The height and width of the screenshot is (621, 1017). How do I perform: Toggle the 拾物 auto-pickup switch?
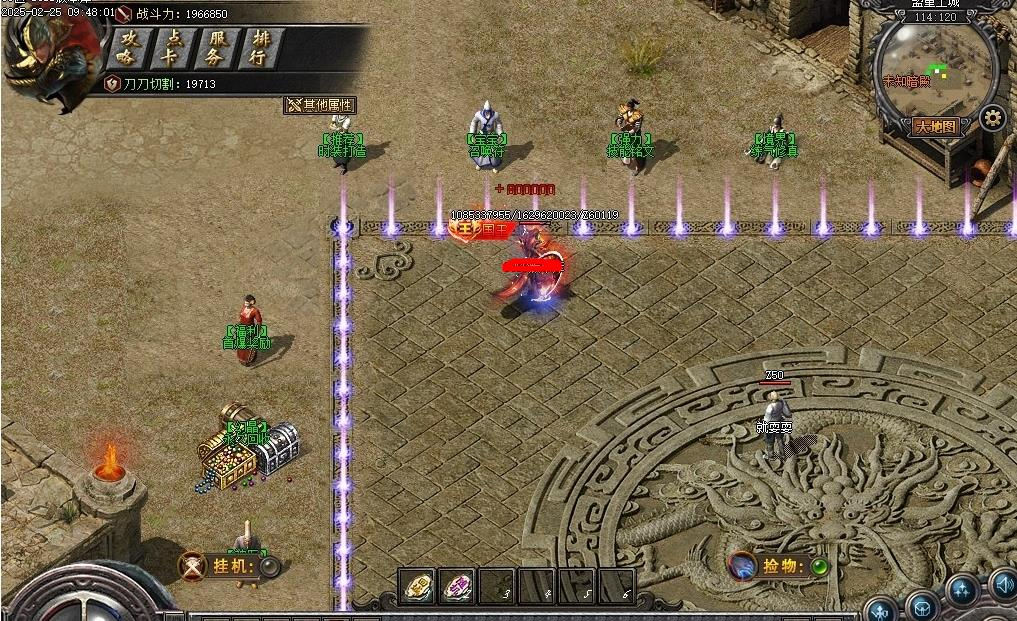click(x=819, y=567)
